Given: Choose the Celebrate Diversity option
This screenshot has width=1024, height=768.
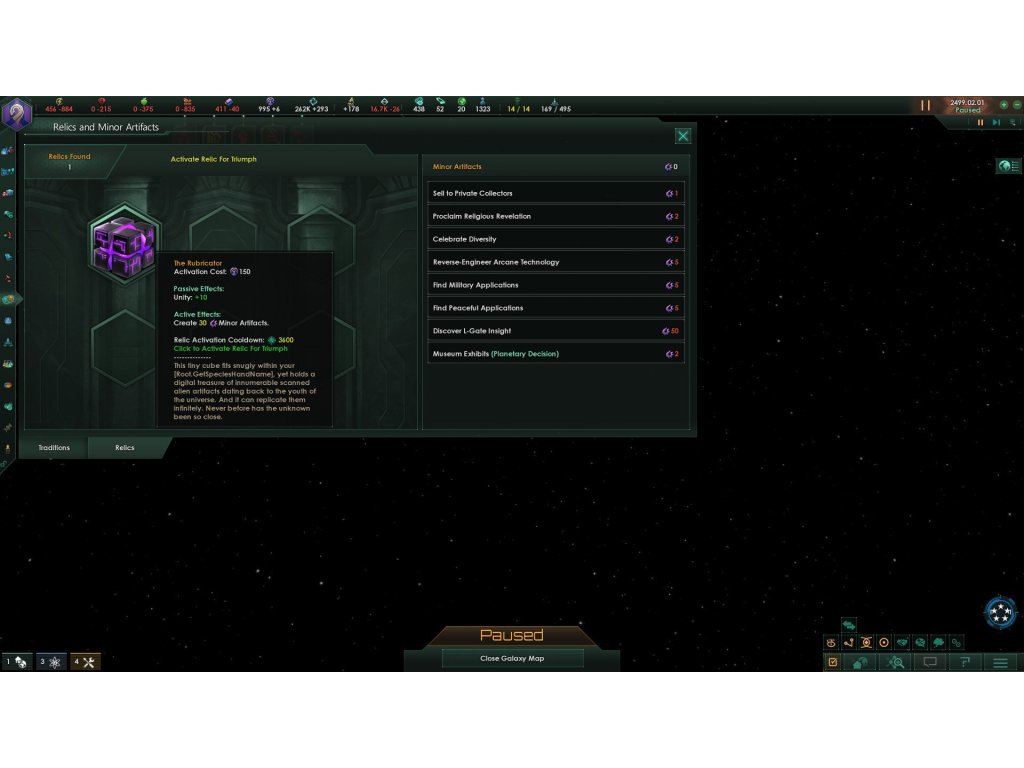Looking at the screenshot, I should pos(556,239).
